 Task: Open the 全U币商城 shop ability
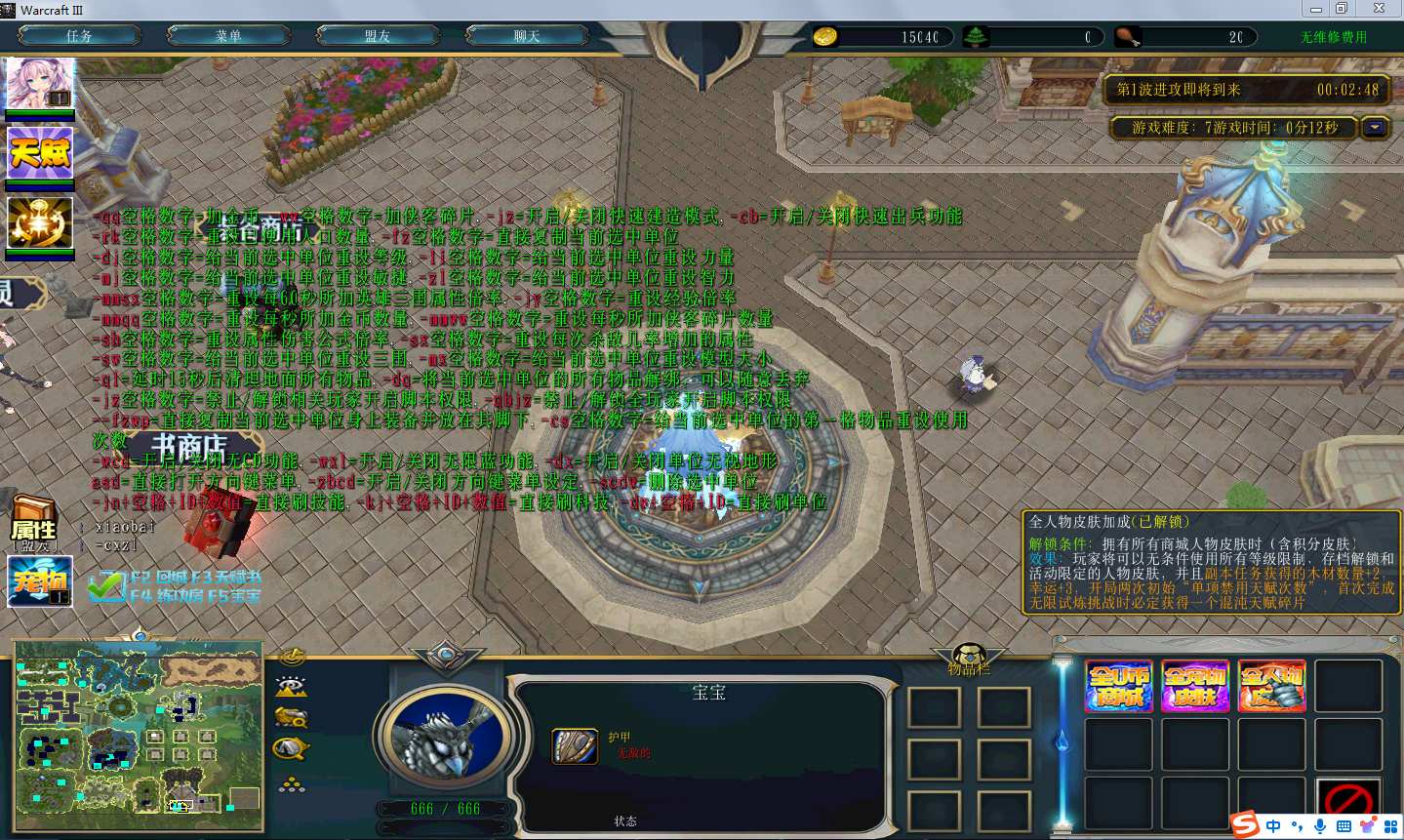(1118, 686)
